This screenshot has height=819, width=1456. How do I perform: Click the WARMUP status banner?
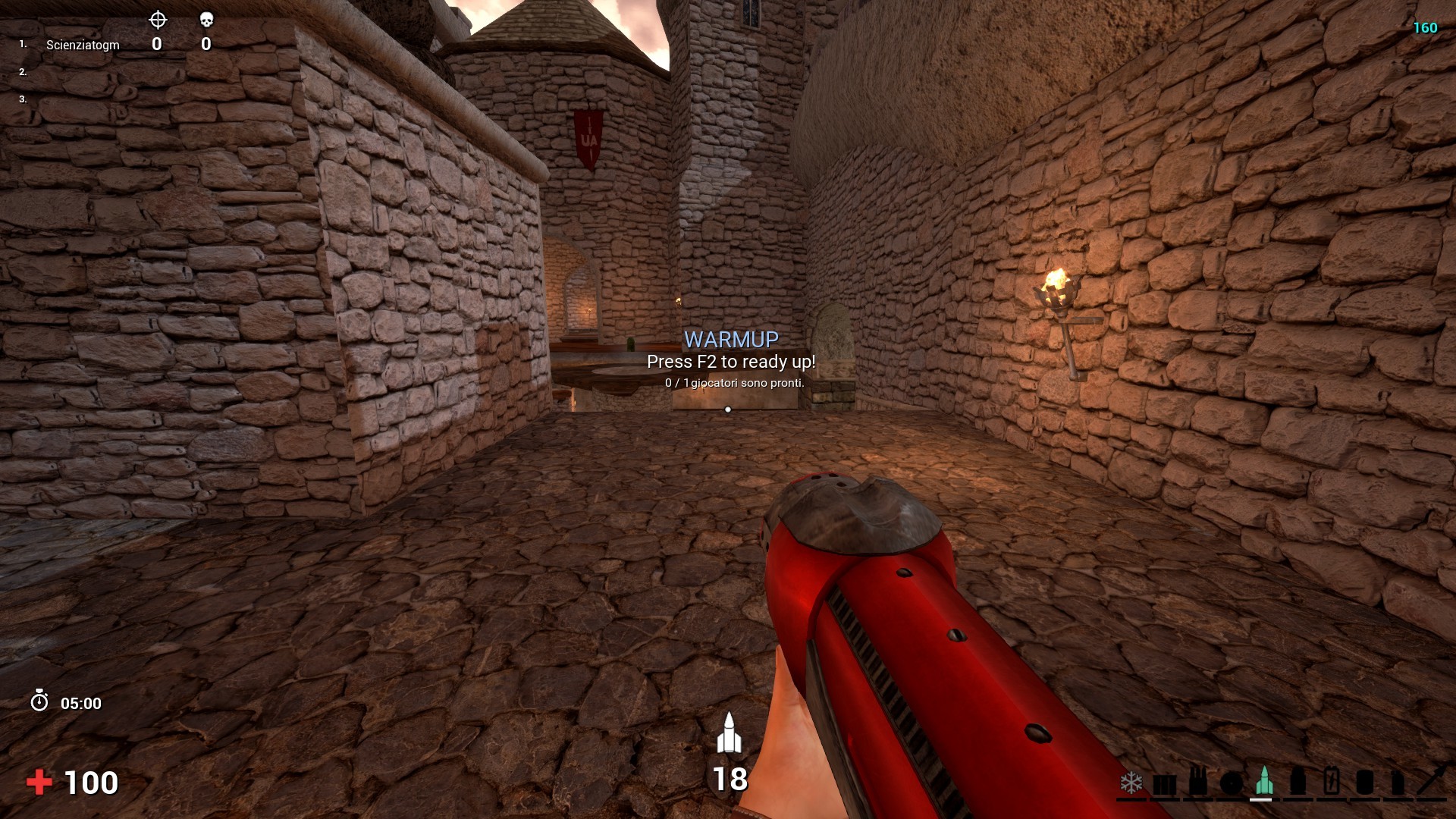click(730, 337)
